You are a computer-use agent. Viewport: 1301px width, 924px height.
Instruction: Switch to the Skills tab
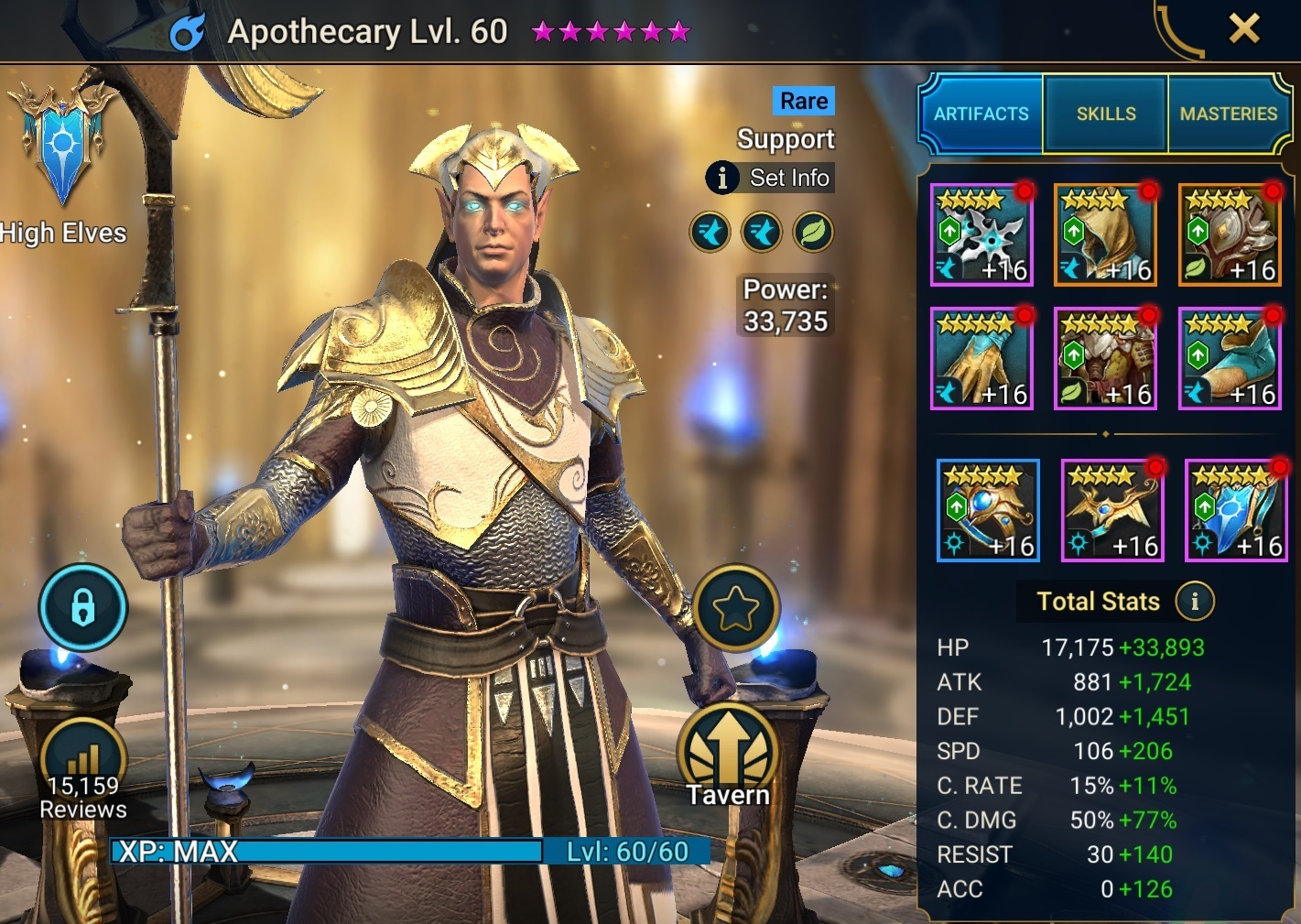point(1105,113)
